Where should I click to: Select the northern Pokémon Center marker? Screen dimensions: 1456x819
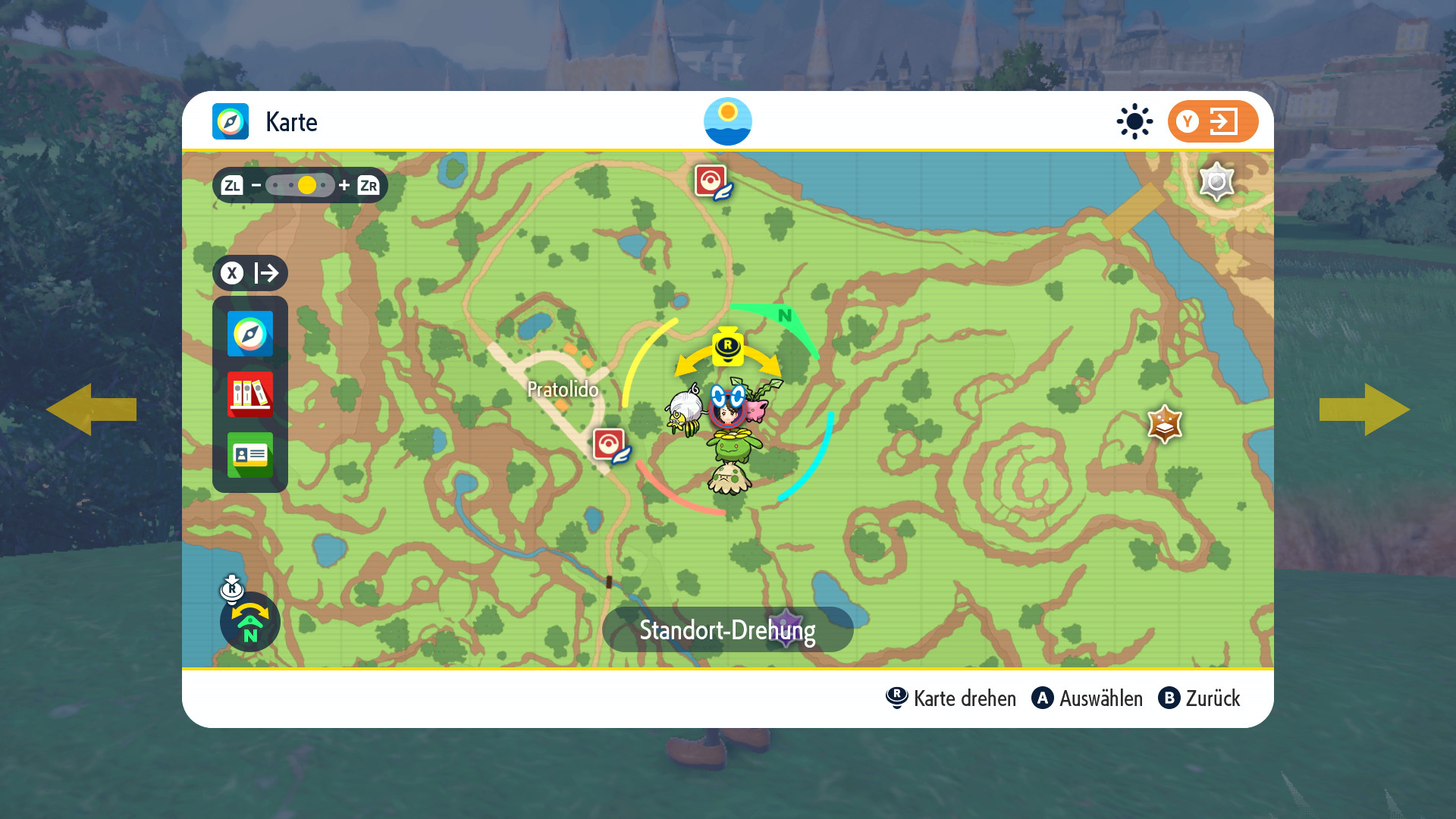tap(711, 182)
